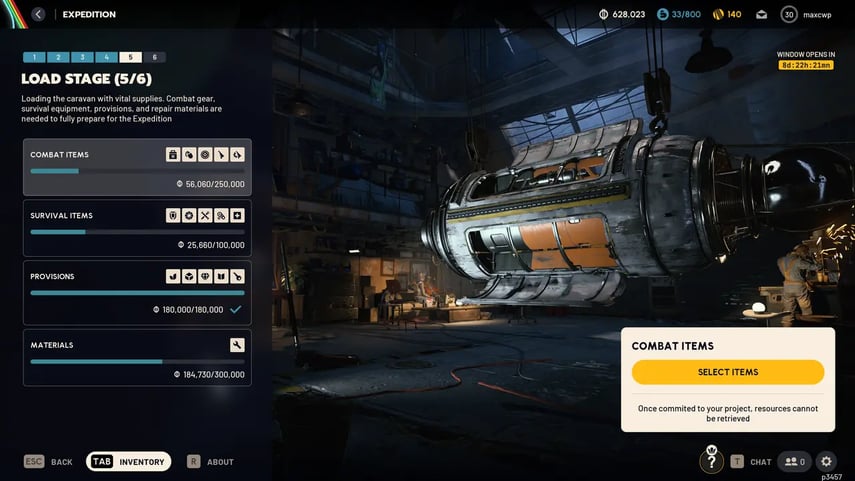Open the mail envelope icon

pos(761,14)
